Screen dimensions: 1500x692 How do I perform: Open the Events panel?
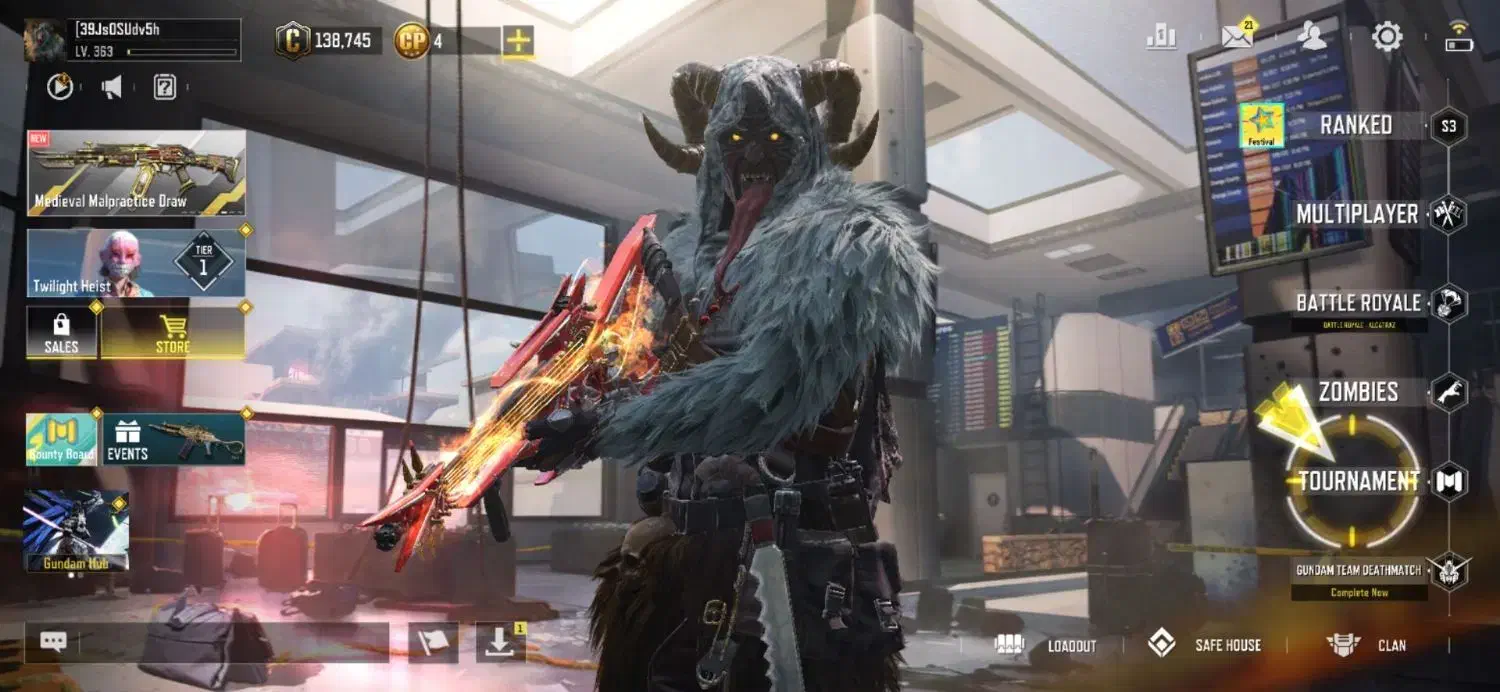tap(174, 440)
